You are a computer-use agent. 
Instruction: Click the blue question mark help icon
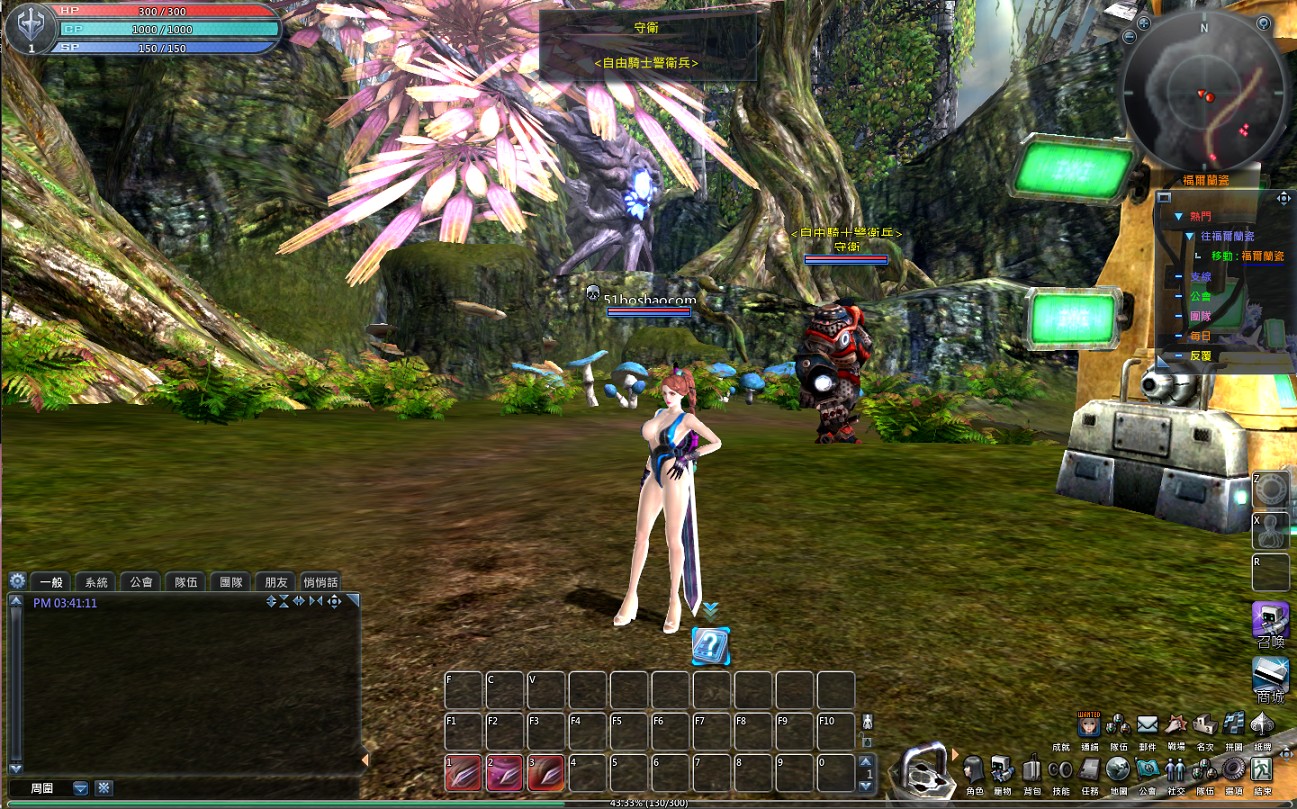click(x=710, y=646)
